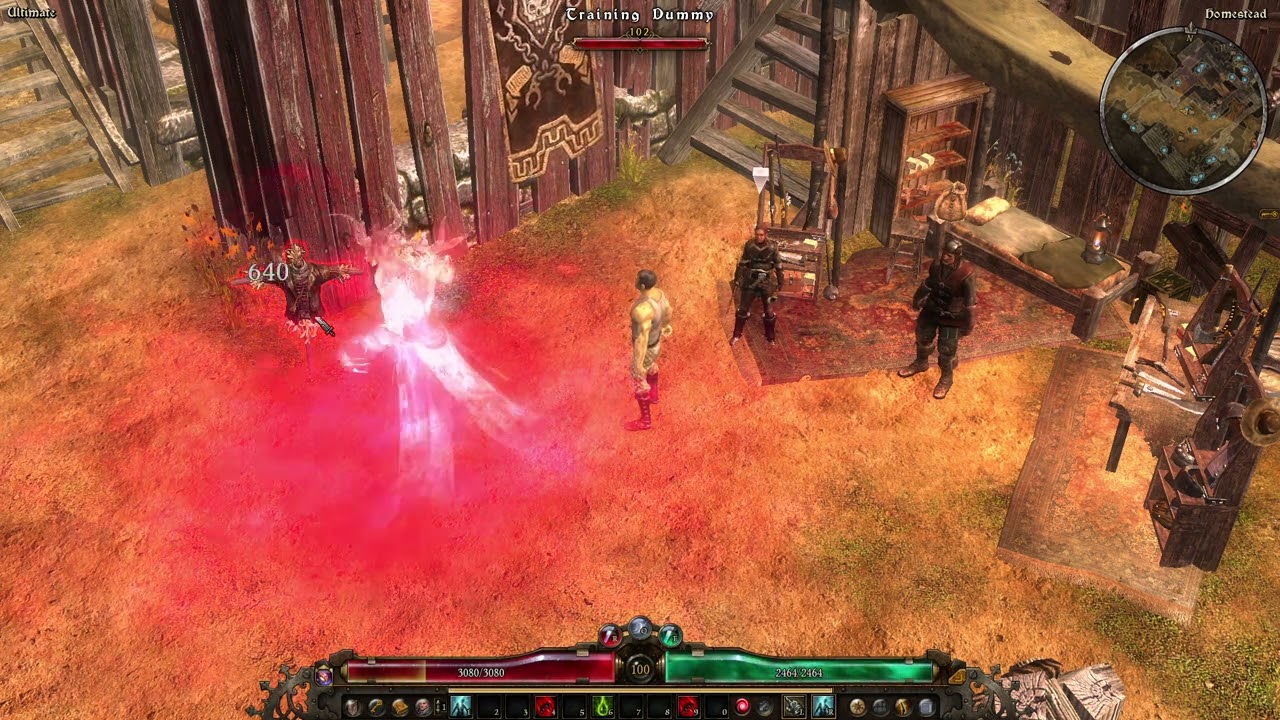Open the helmet icon character window
1280x720 pixels.
[354, 707]
